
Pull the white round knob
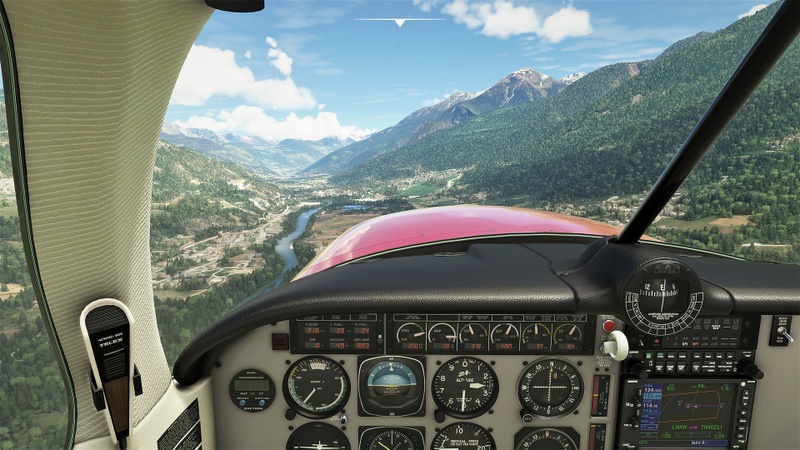(x=616, y=345)
